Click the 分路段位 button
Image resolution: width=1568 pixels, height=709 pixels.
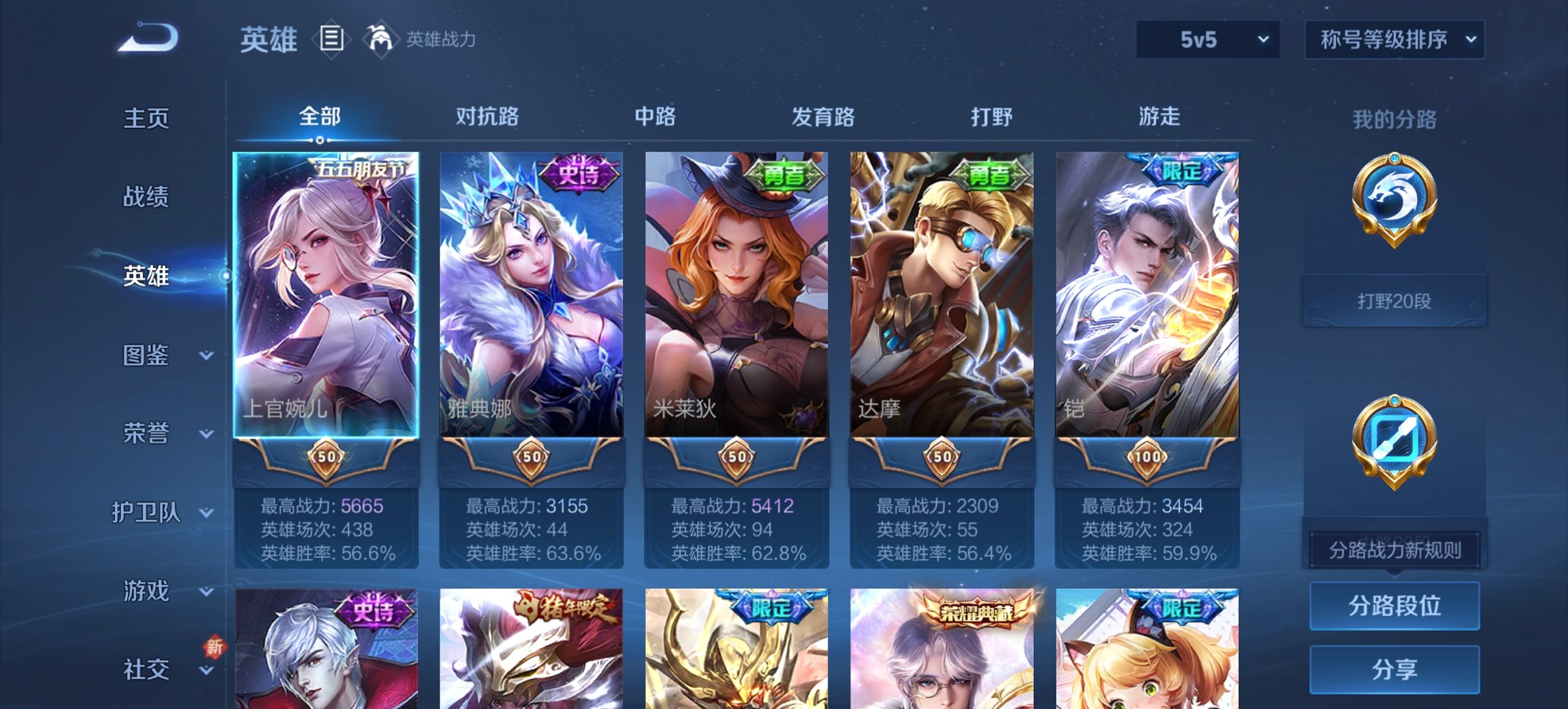[1394, 606]
